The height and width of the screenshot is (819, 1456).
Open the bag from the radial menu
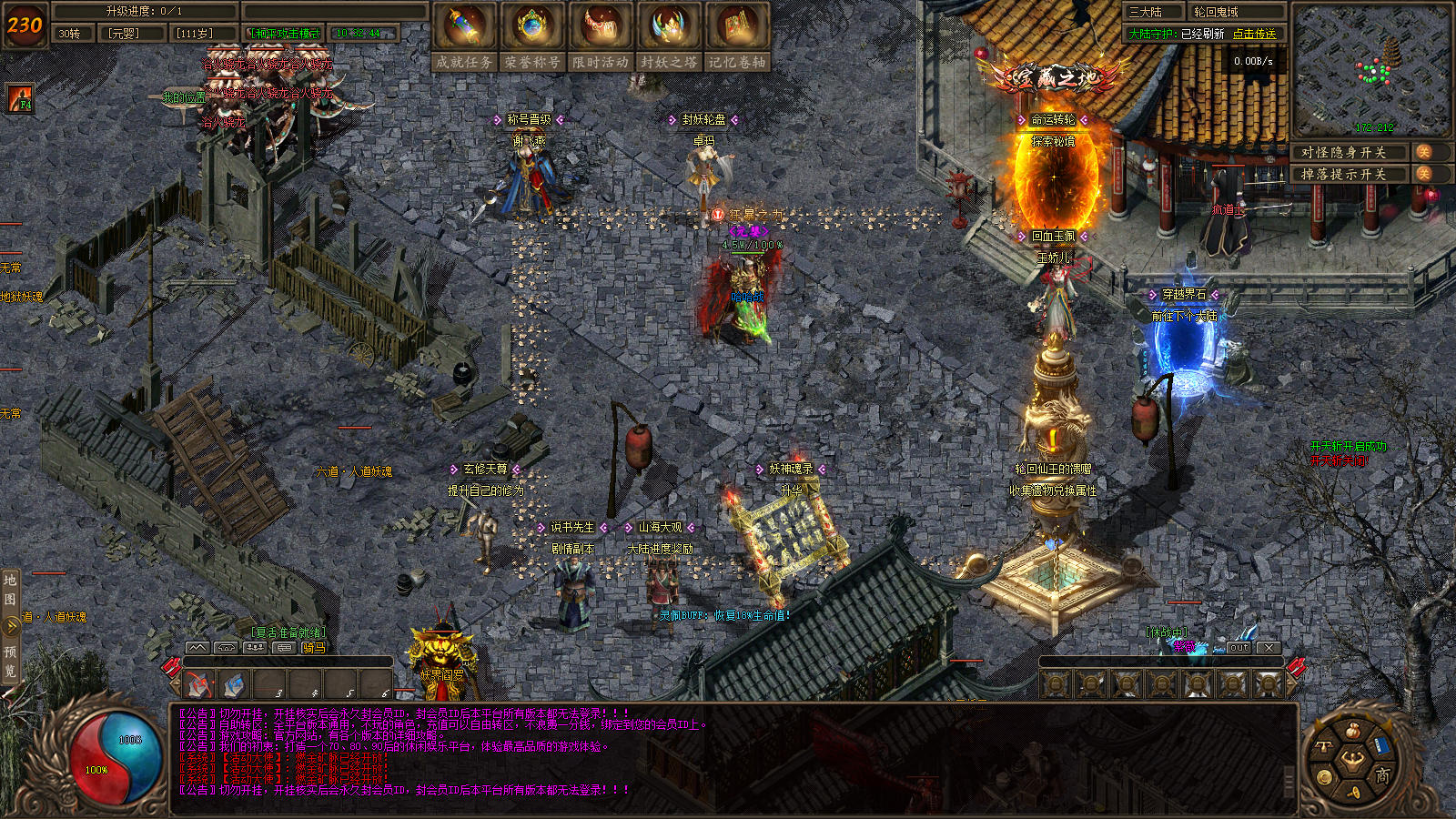(1353, 731)
